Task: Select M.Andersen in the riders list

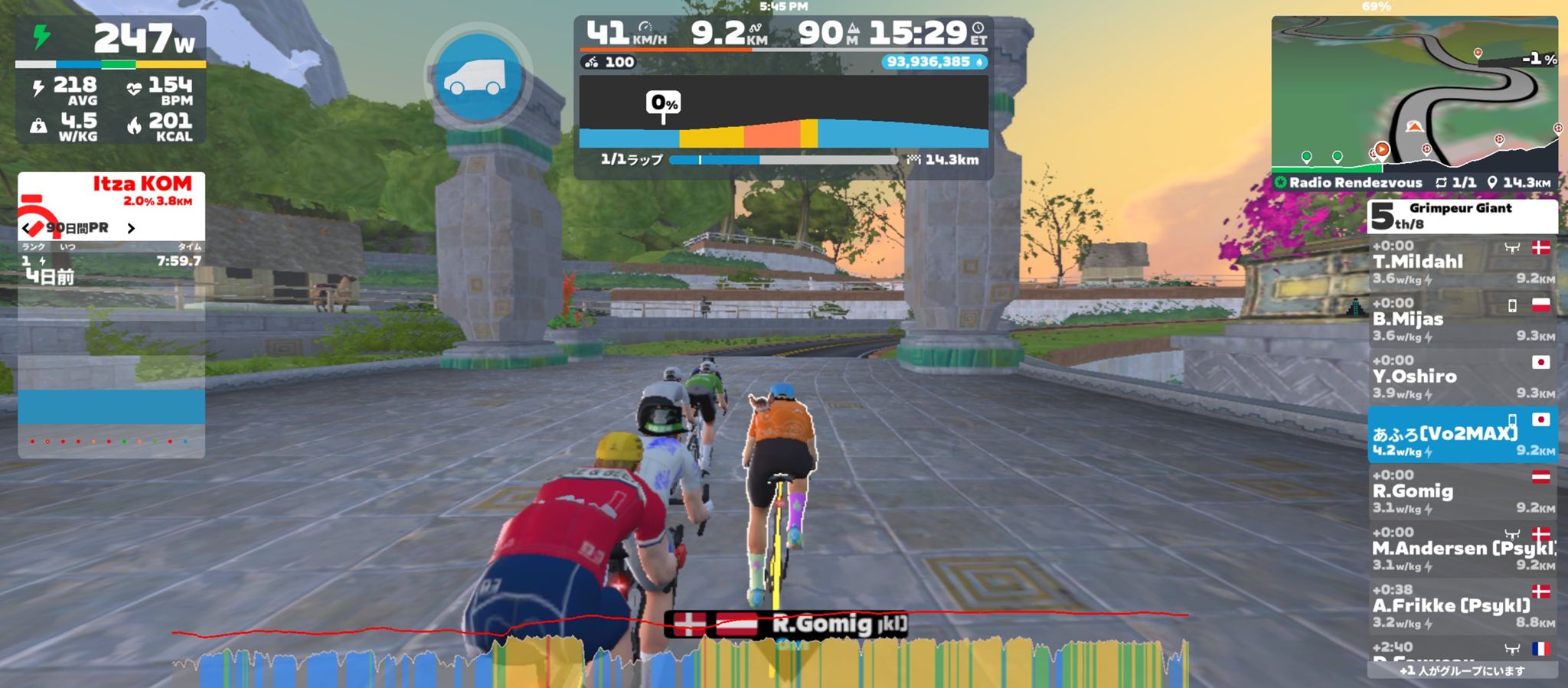Action: [x=1462, y=549]
